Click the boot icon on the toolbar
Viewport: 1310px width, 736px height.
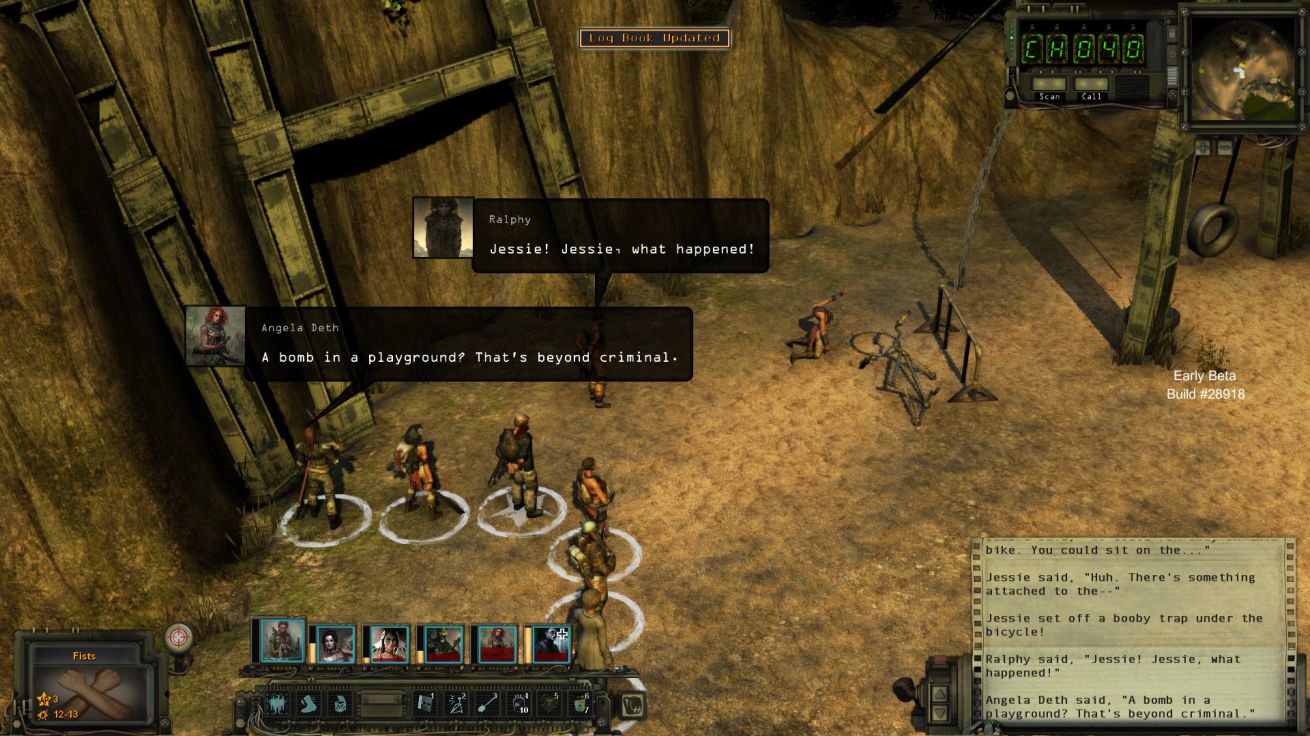[309, 704]
